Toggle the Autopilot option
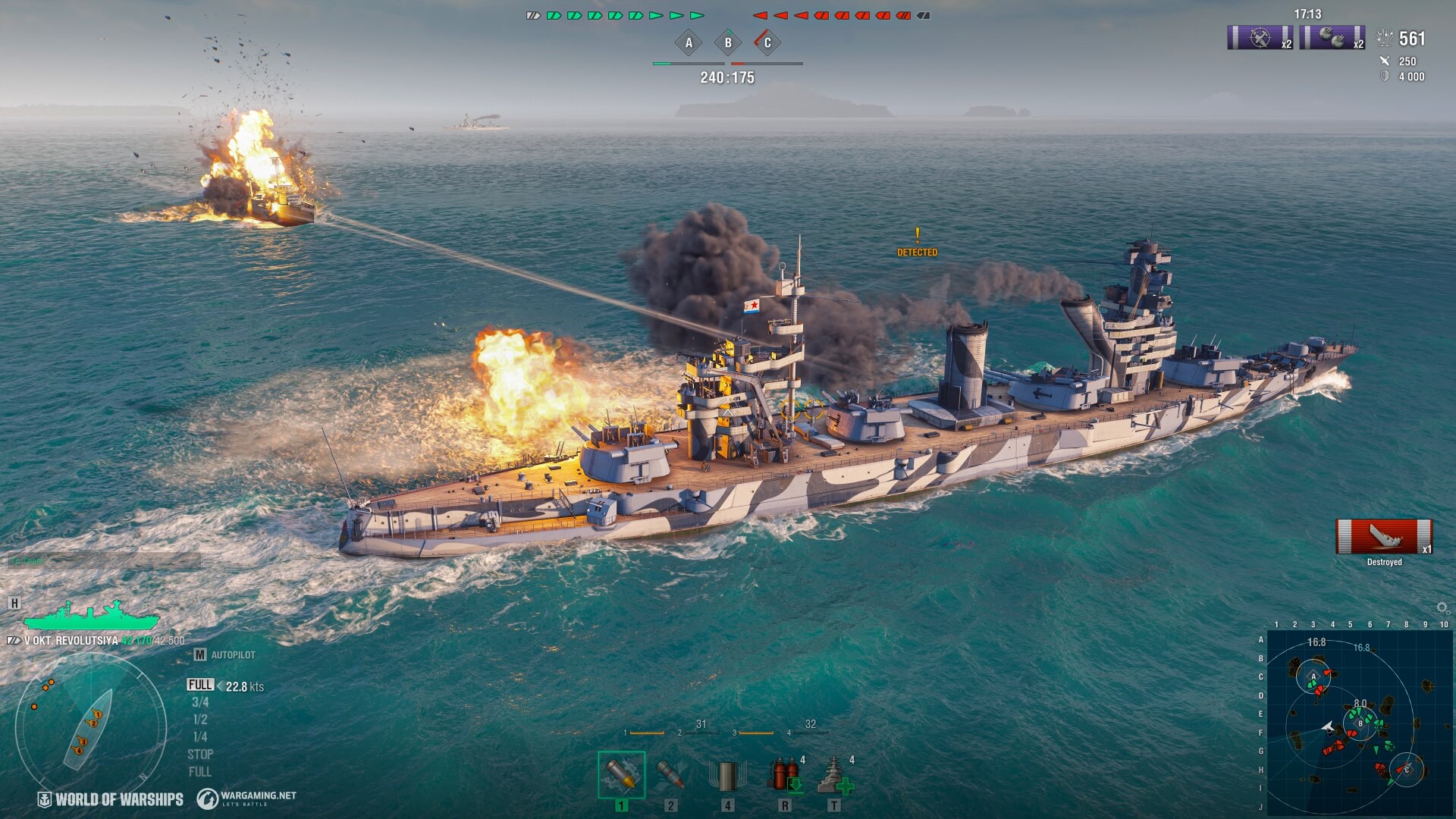The image size is (1456, 819). [225, 655]
